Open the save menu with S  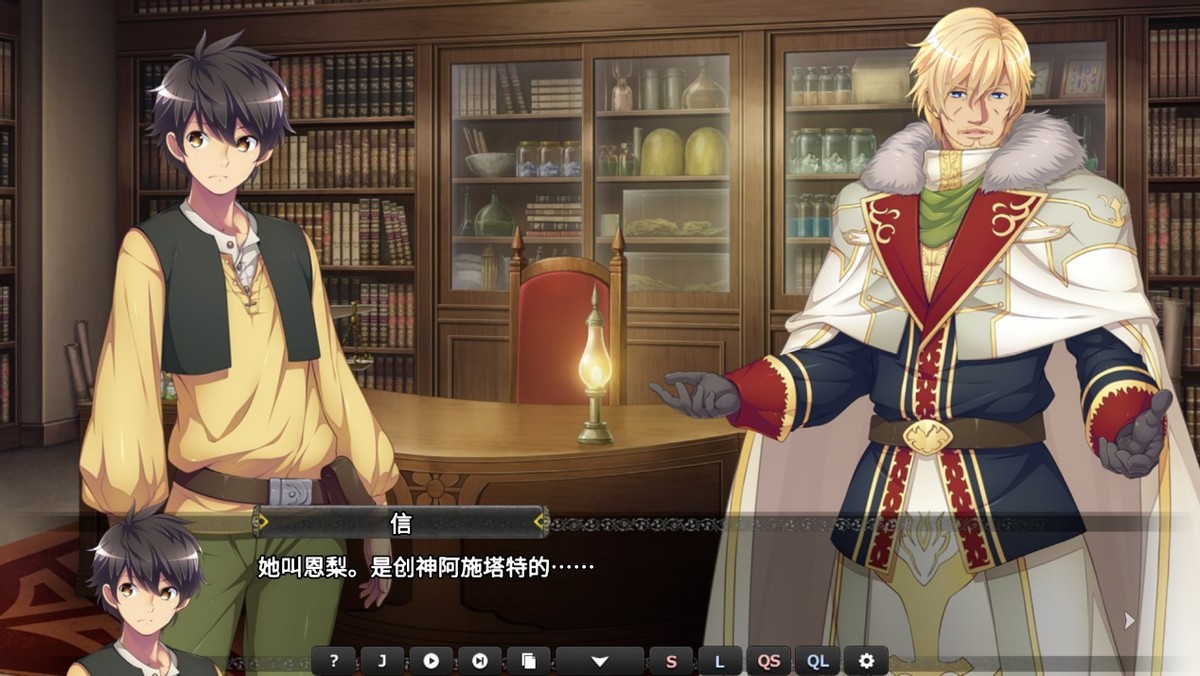tap(671, 661)
